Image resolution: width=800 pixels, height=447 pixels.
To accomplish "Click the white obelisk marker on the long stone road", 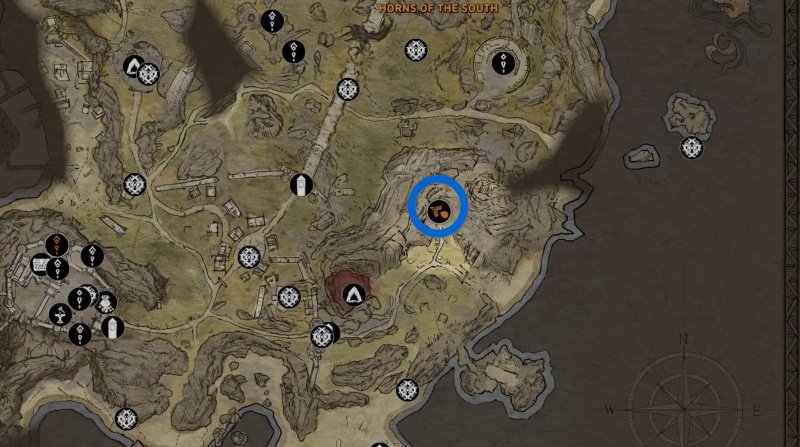I will click(299, 185).
